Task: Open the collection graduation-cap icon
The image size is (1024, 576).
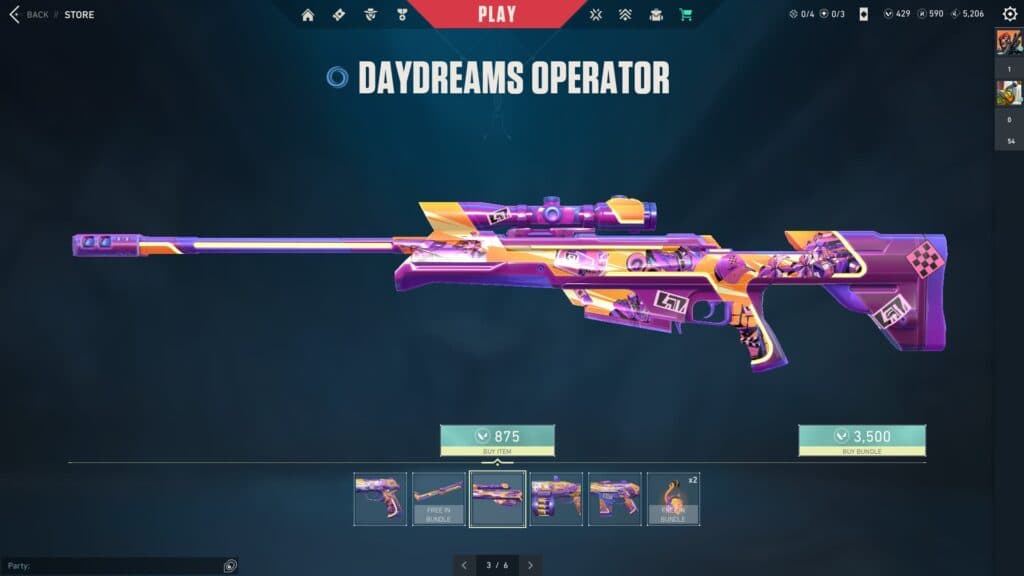Action: [x=656, y=15]
